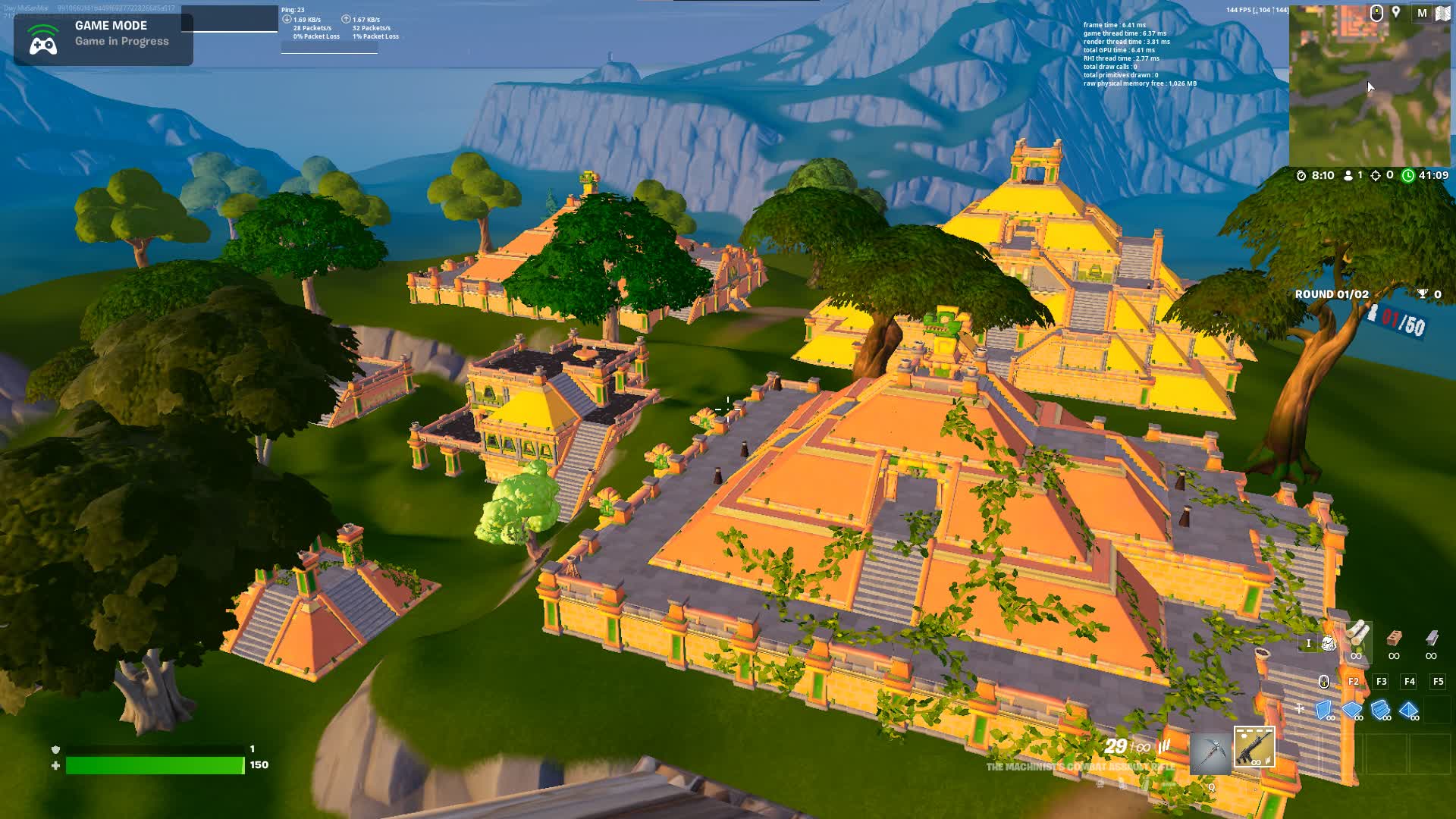This screenshot has width=1456, height=819.
Task: Select the roof pyramid build piece icon
Action: click(x=1408, y=708)
